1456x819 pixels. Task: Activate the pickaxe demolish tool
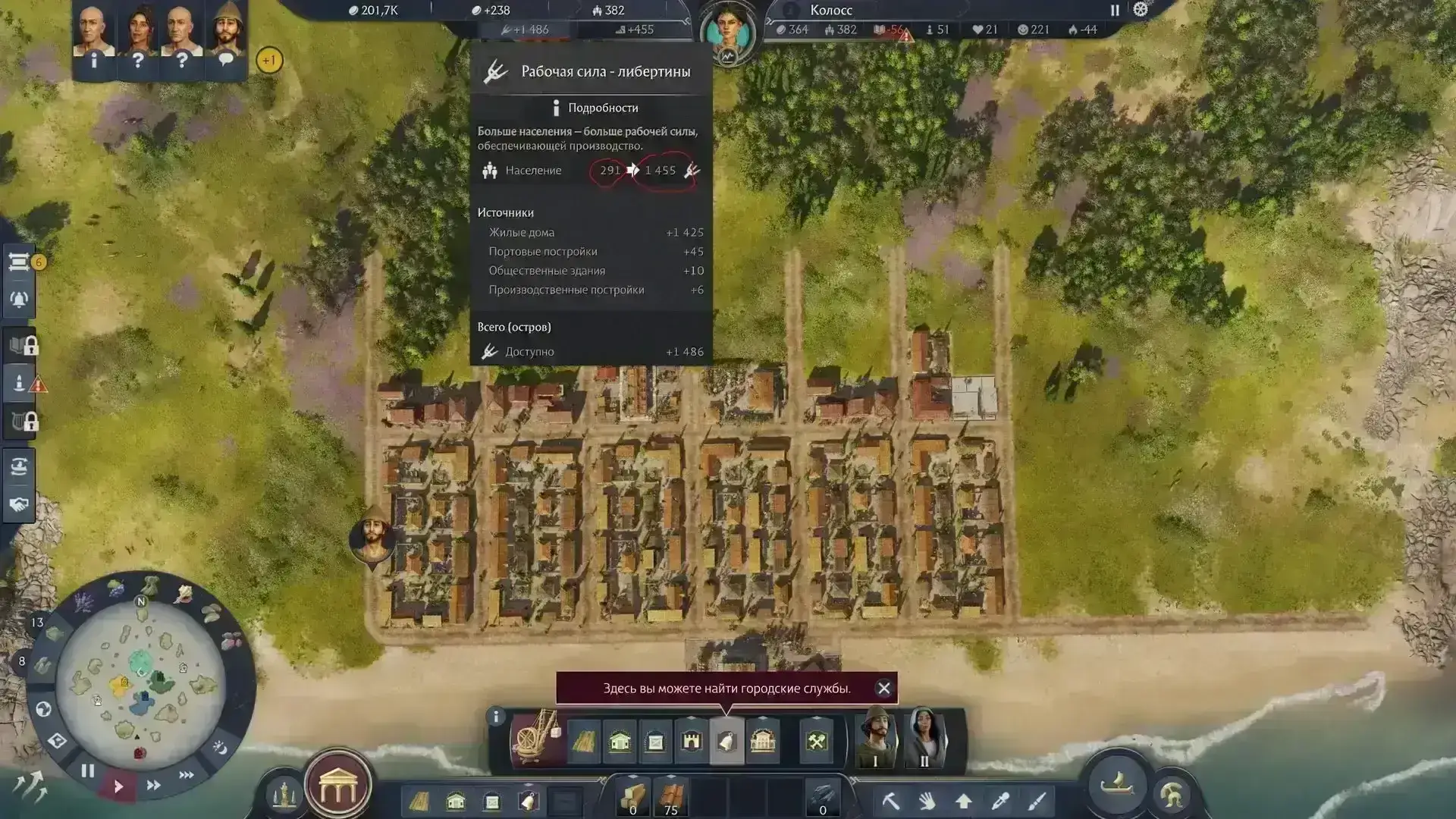coord(890,801)
